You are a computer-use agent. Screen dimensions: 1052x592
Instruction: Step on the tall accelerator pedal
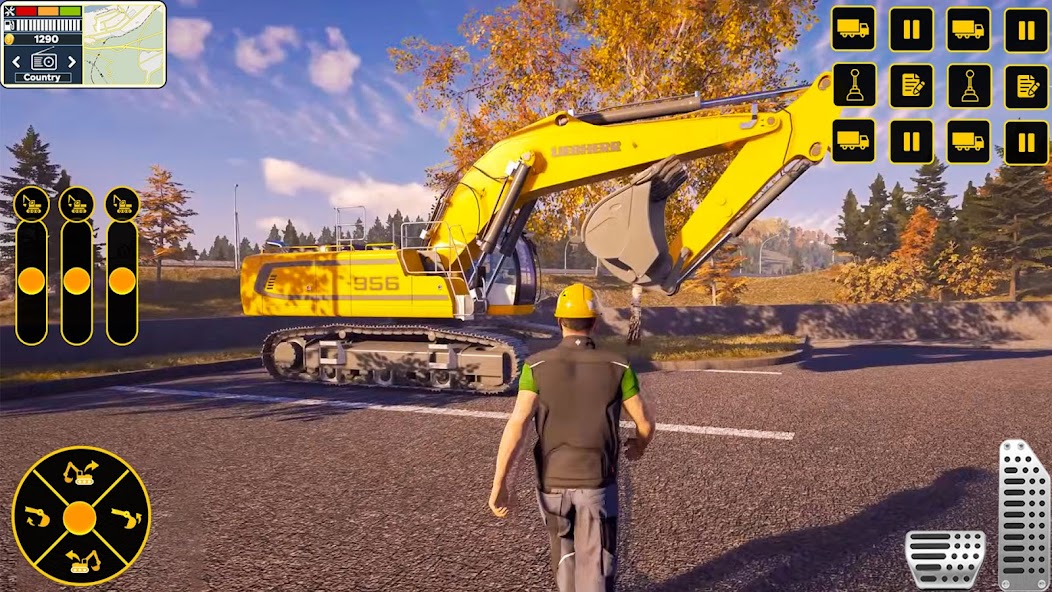(x=1023, y=515)
